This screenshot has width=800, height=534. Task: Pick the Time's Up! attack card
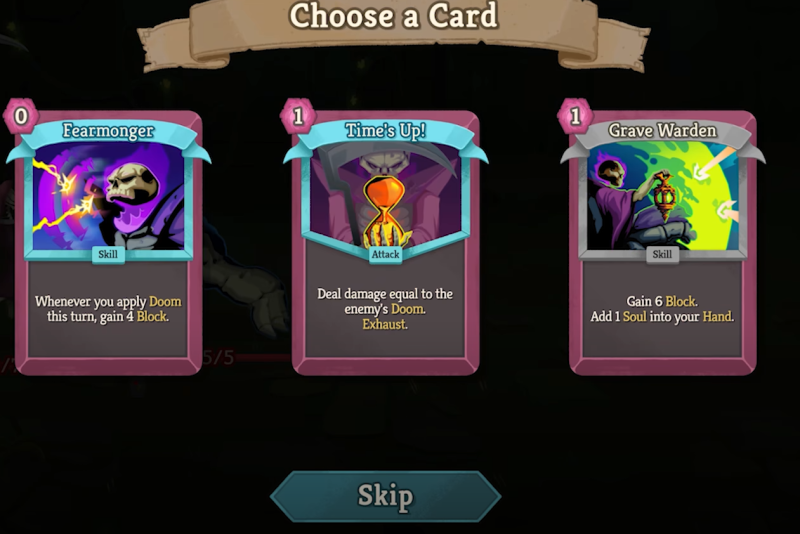tap(385, 240)
